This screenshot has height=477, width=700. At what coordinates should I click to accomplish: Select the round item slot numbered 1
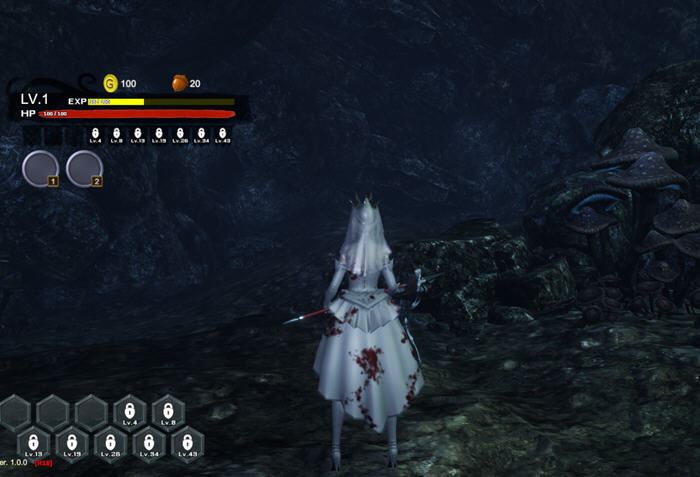(x=40, y=167)
